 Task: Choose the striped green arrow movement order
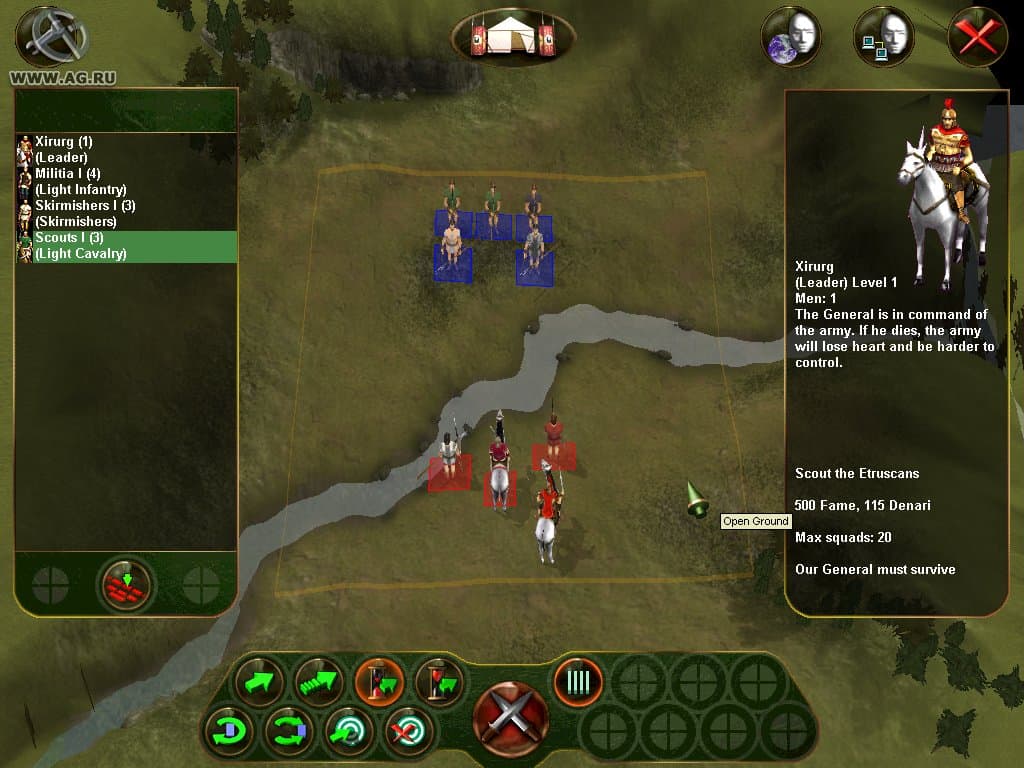point(319,682)
